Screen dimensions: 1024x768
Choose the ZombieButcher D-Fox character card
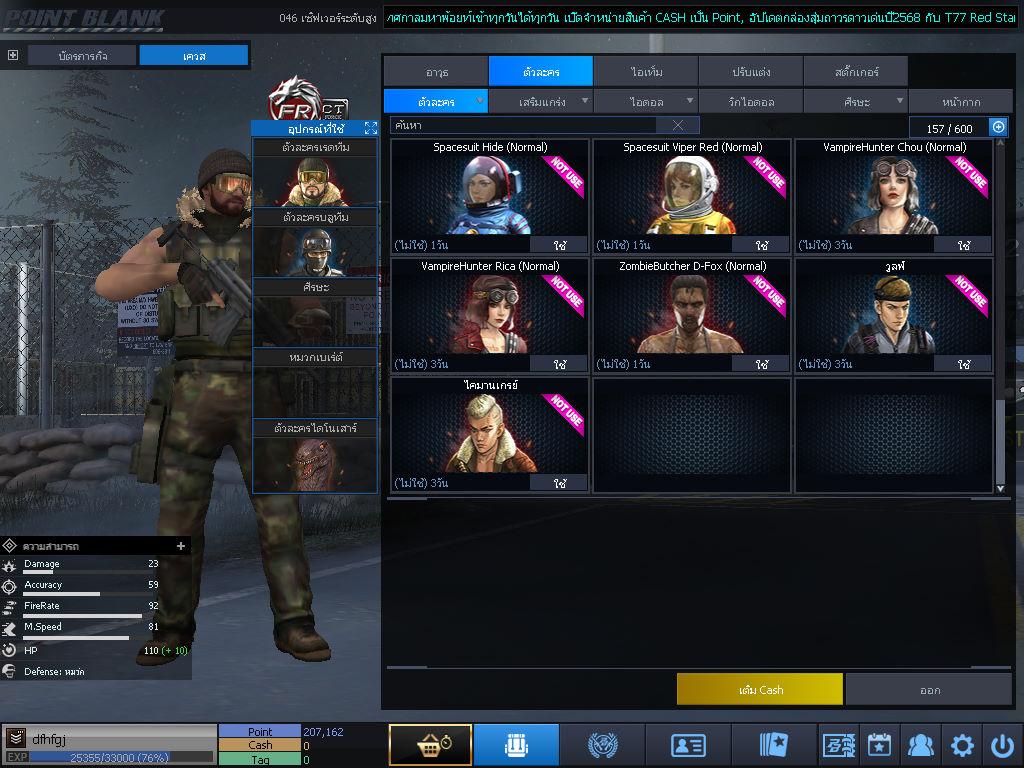pyautogui.click(x=692, y=308)
